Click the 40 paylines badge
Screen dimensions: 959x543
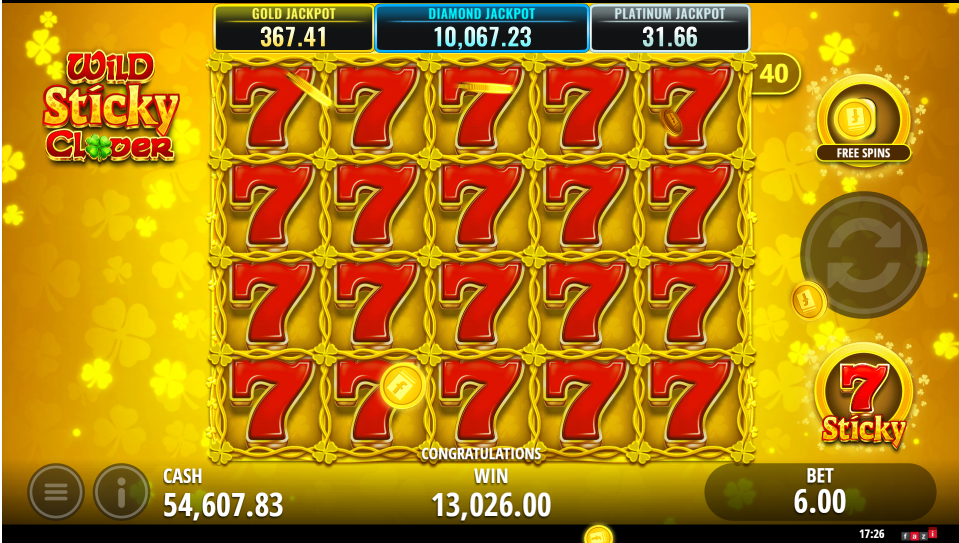[x=774, y=73]
